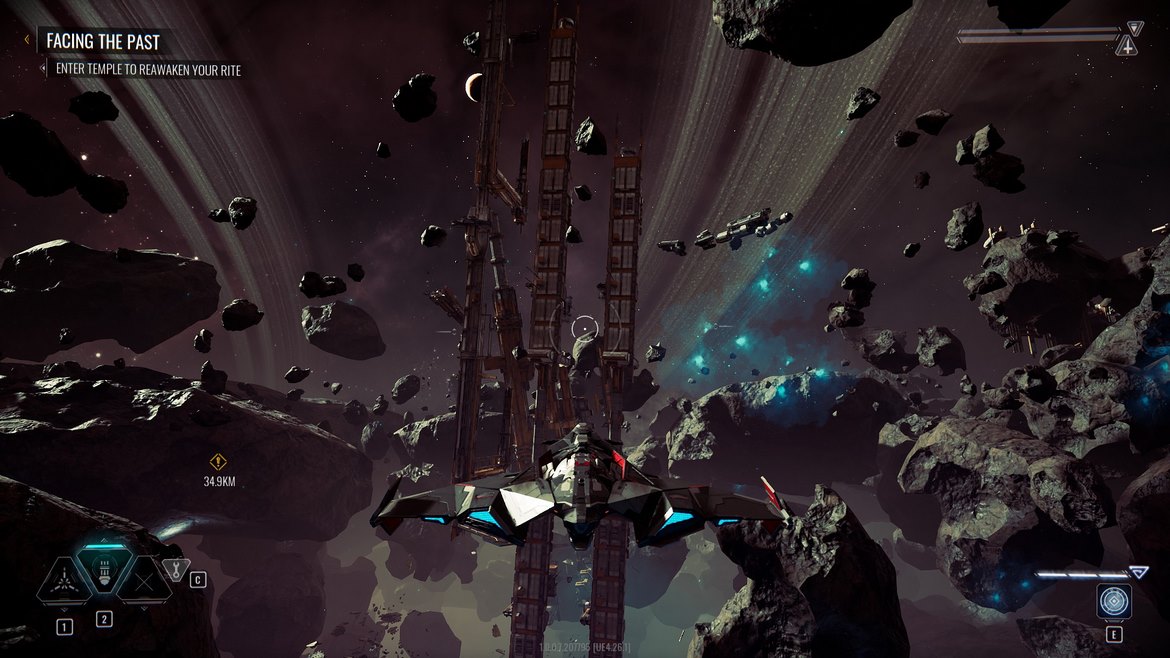The image size is (1170, 658).
Task: Open the Facing the Past mission tracker
Action: (103, 42)
